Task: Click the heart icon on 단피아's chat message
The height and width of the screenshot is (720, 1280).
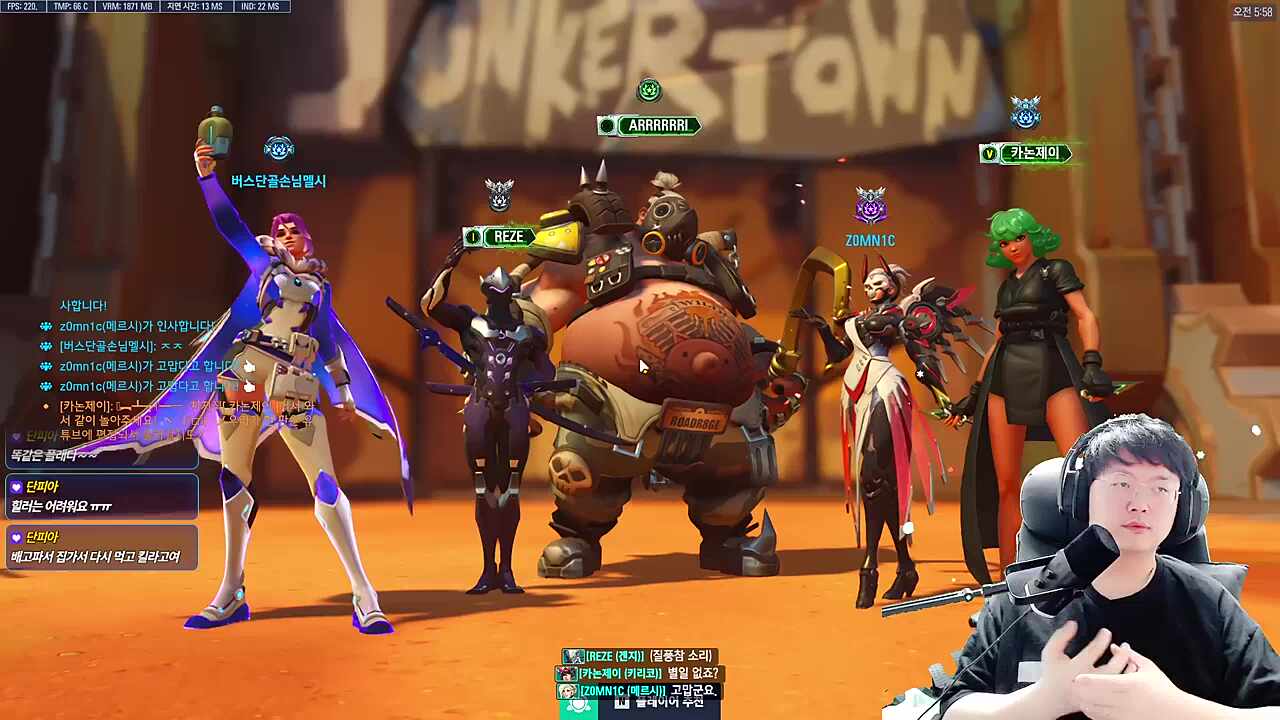Action: (16, 487)
